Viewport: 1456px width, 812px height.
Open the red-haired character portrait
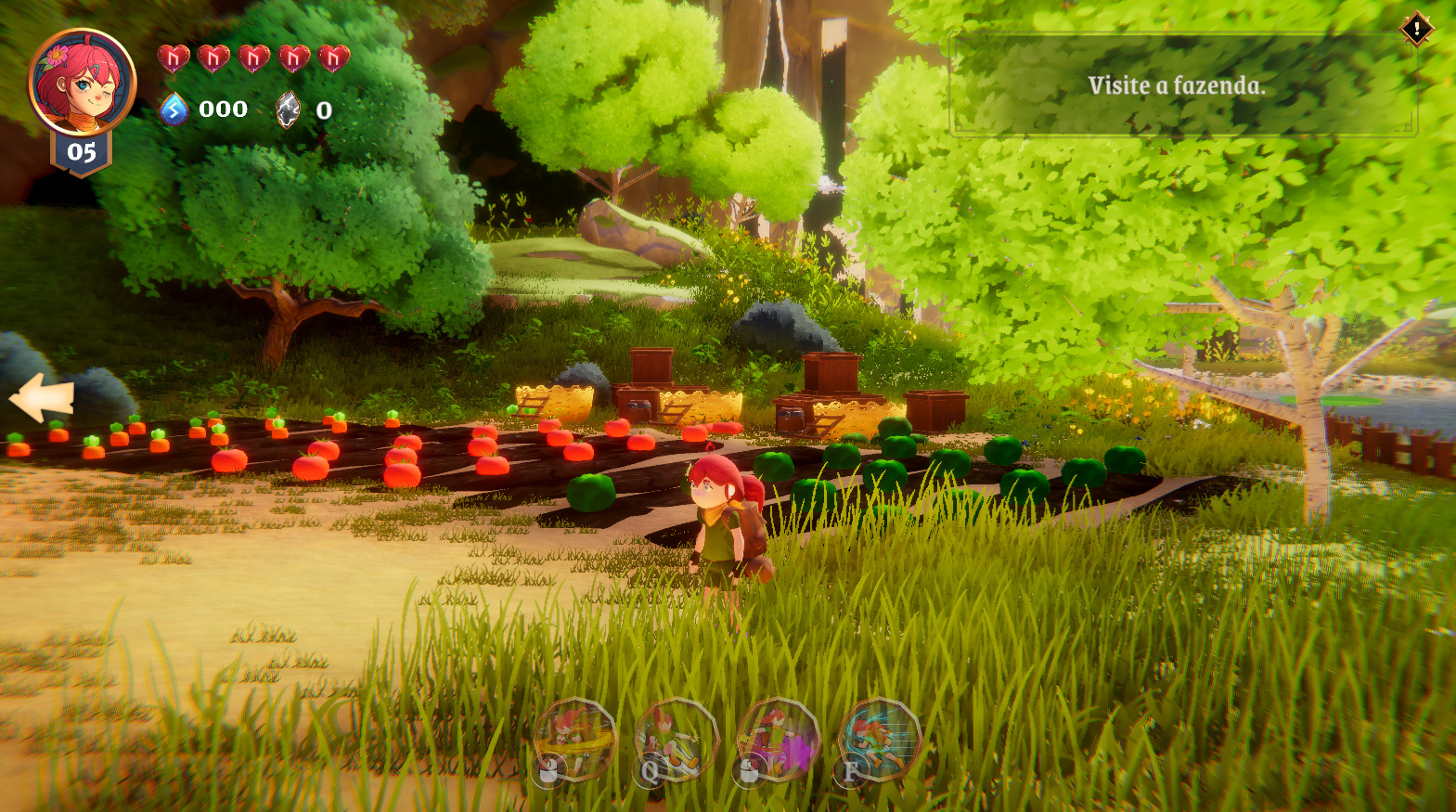coord(82,83)
